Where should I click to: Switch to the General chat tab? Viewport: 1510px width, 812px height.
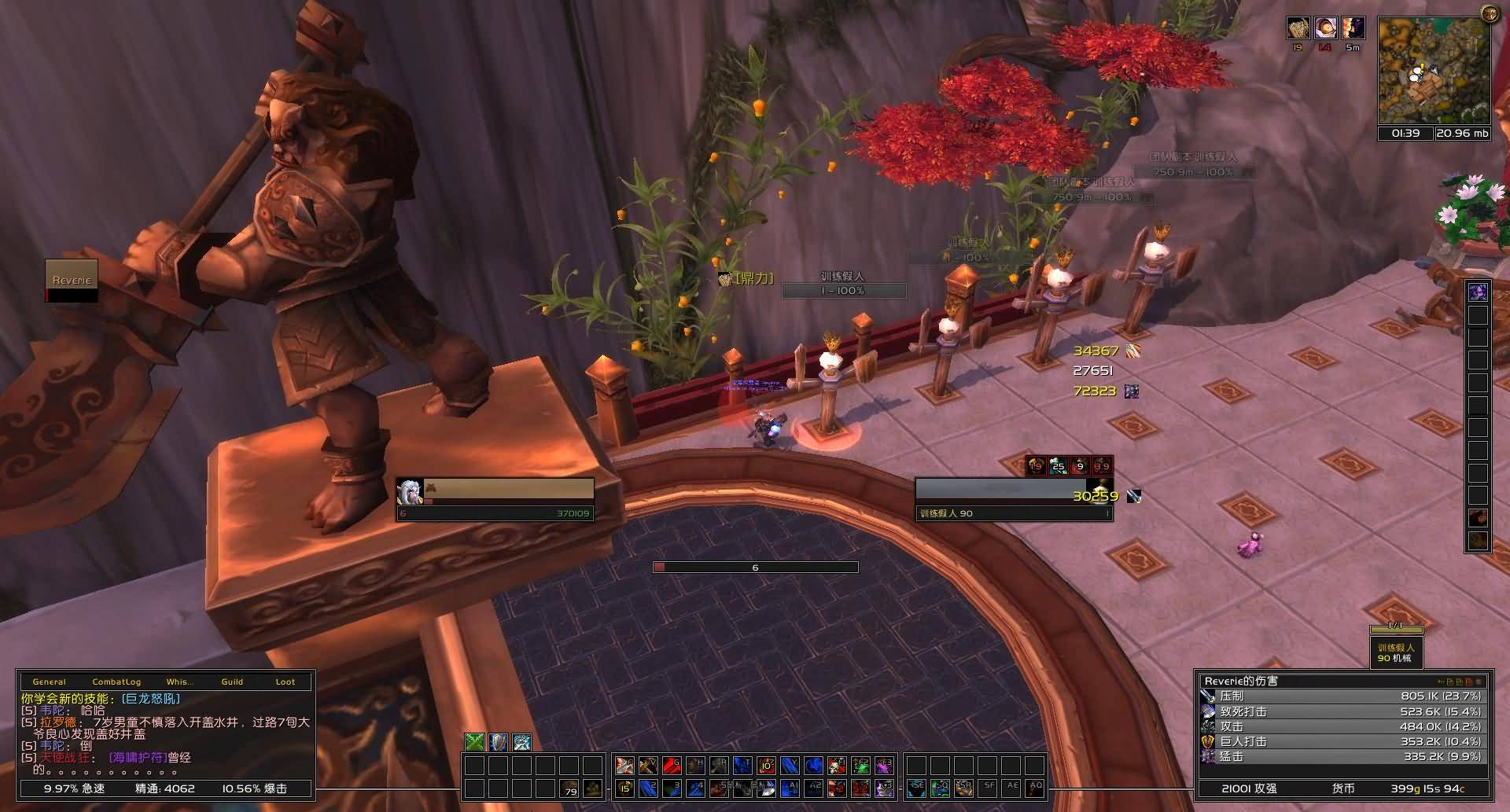click(50, 682)
